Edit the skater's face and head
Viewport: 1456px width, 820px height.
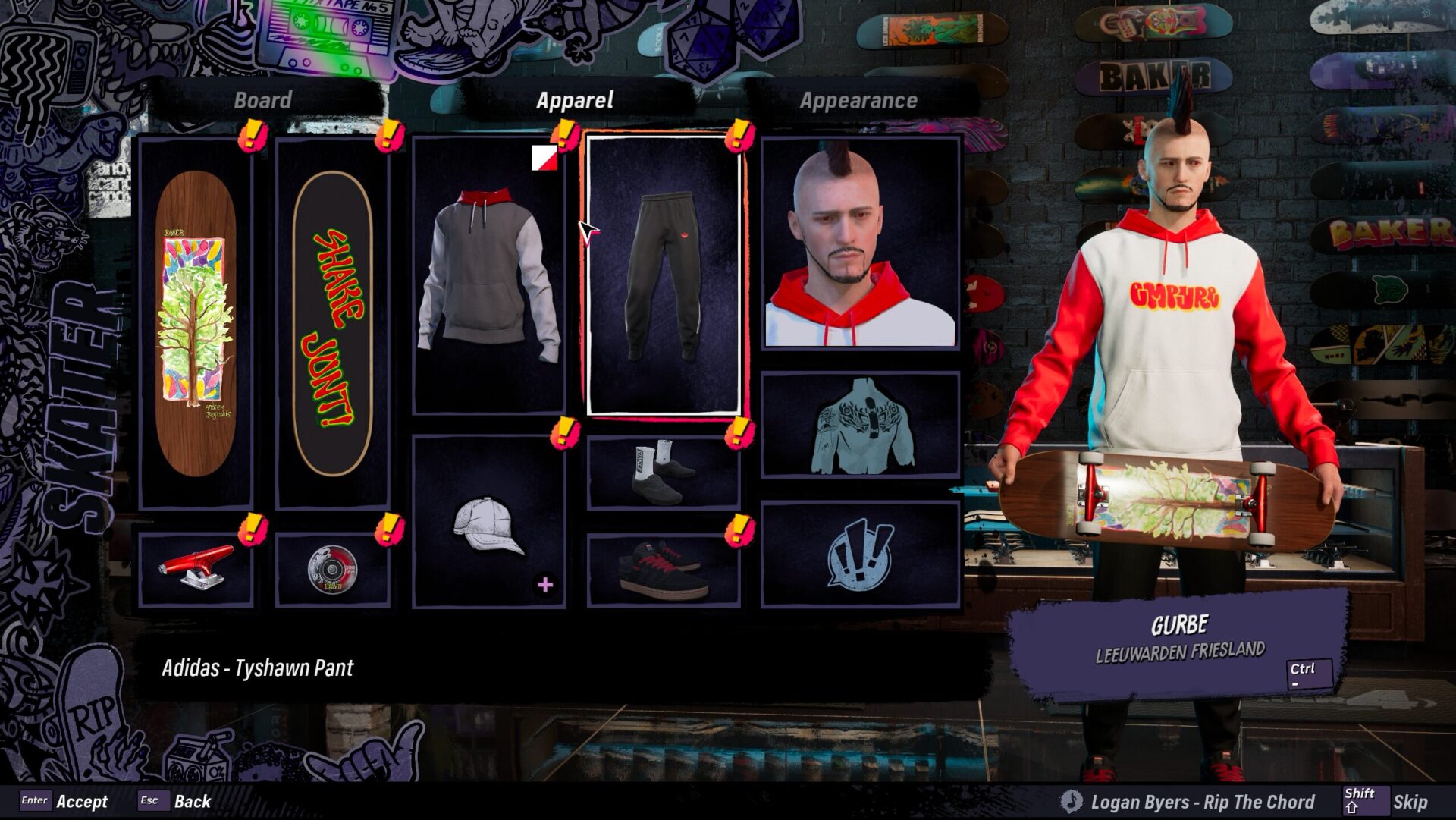click(x=860, y=243)
